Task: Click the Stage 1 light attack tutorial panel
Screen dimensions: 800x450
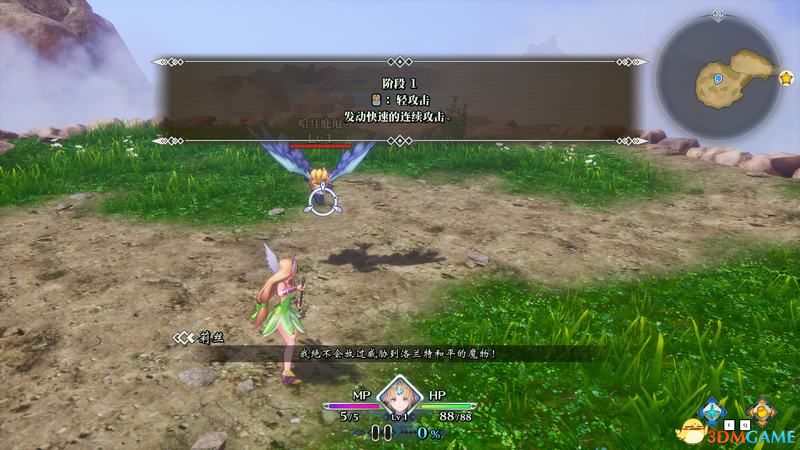Action: [400, 100]
